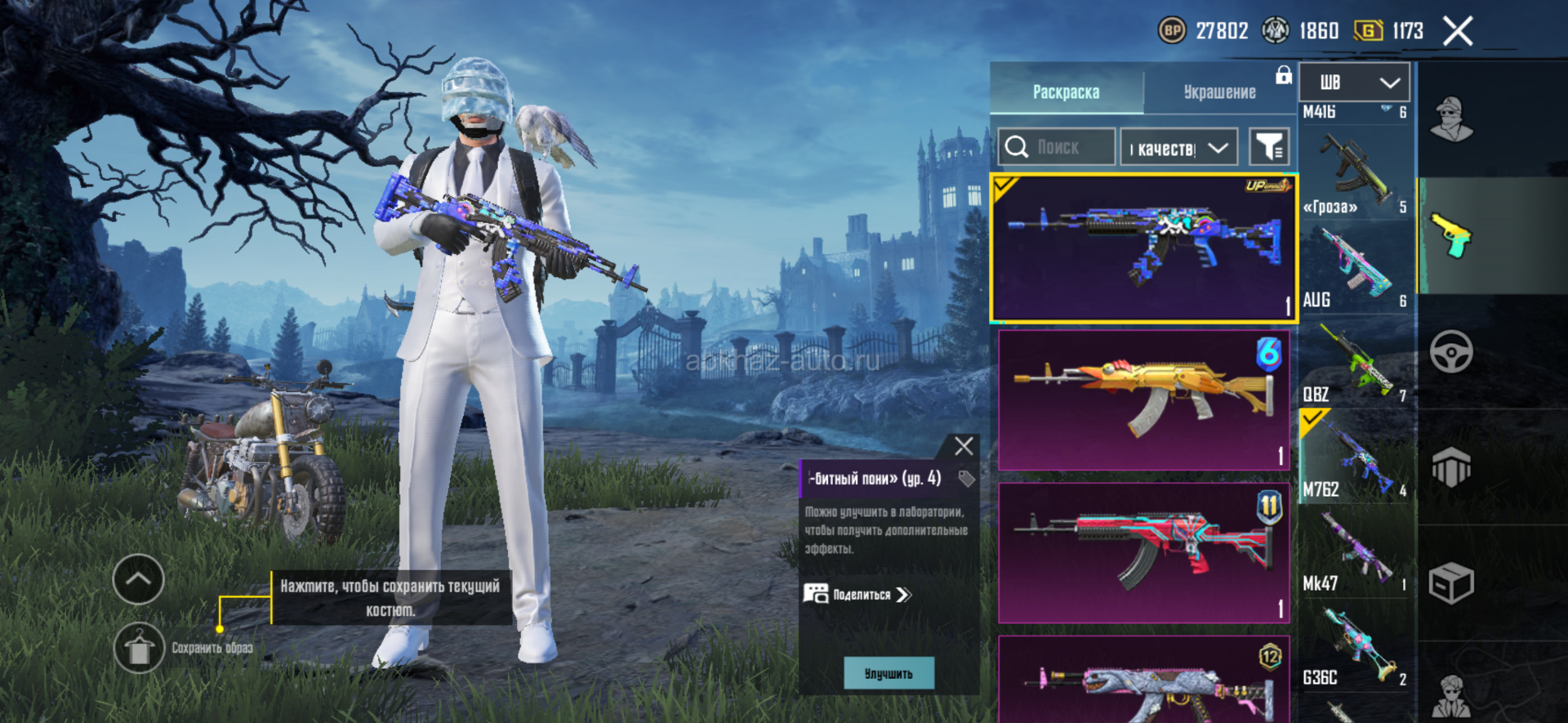Share the skin via Поделиться
The image size is (1568, 723).
857,595
